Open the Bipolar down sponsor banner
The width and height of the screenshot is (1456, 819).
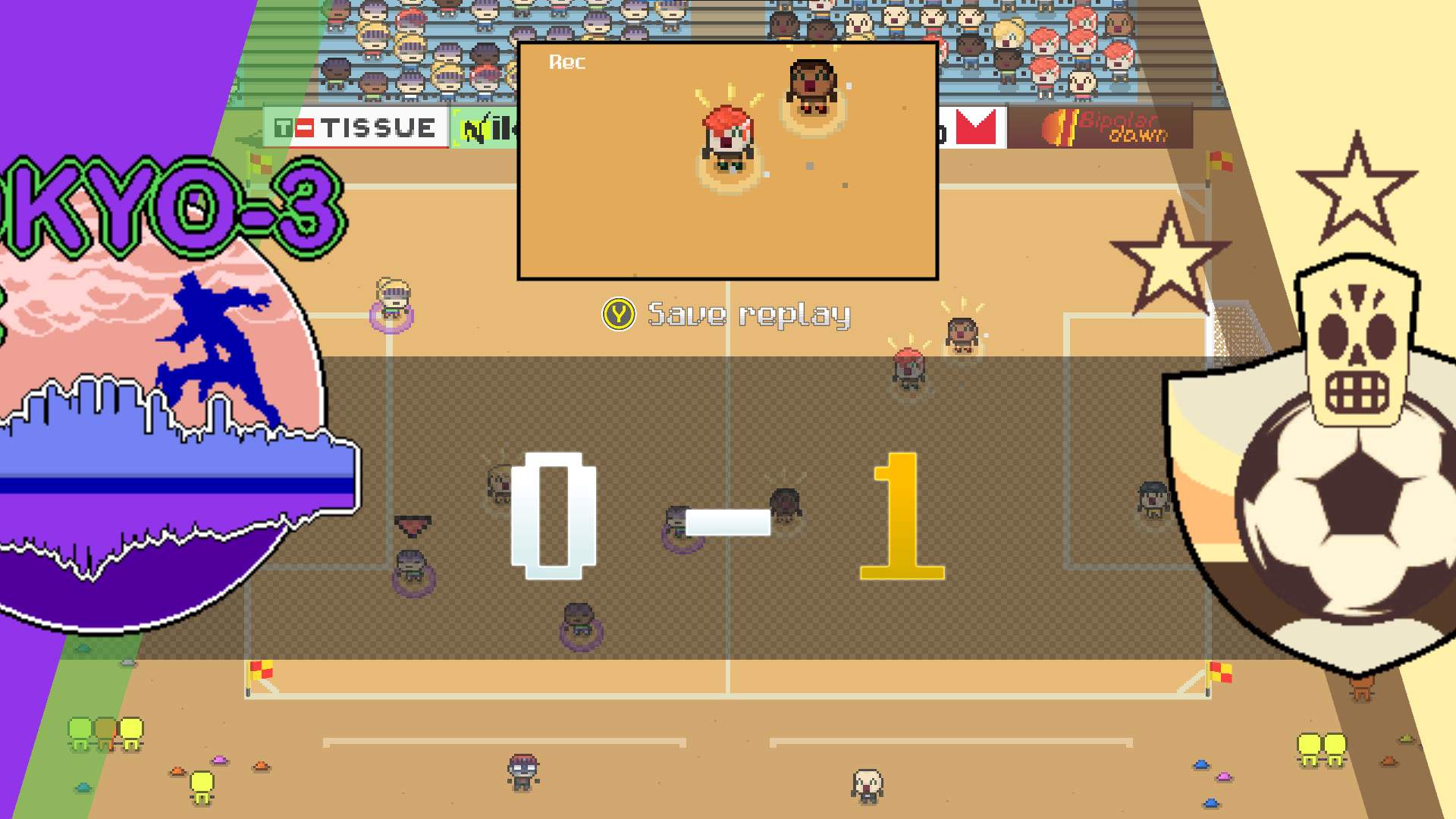point(1107,127)
